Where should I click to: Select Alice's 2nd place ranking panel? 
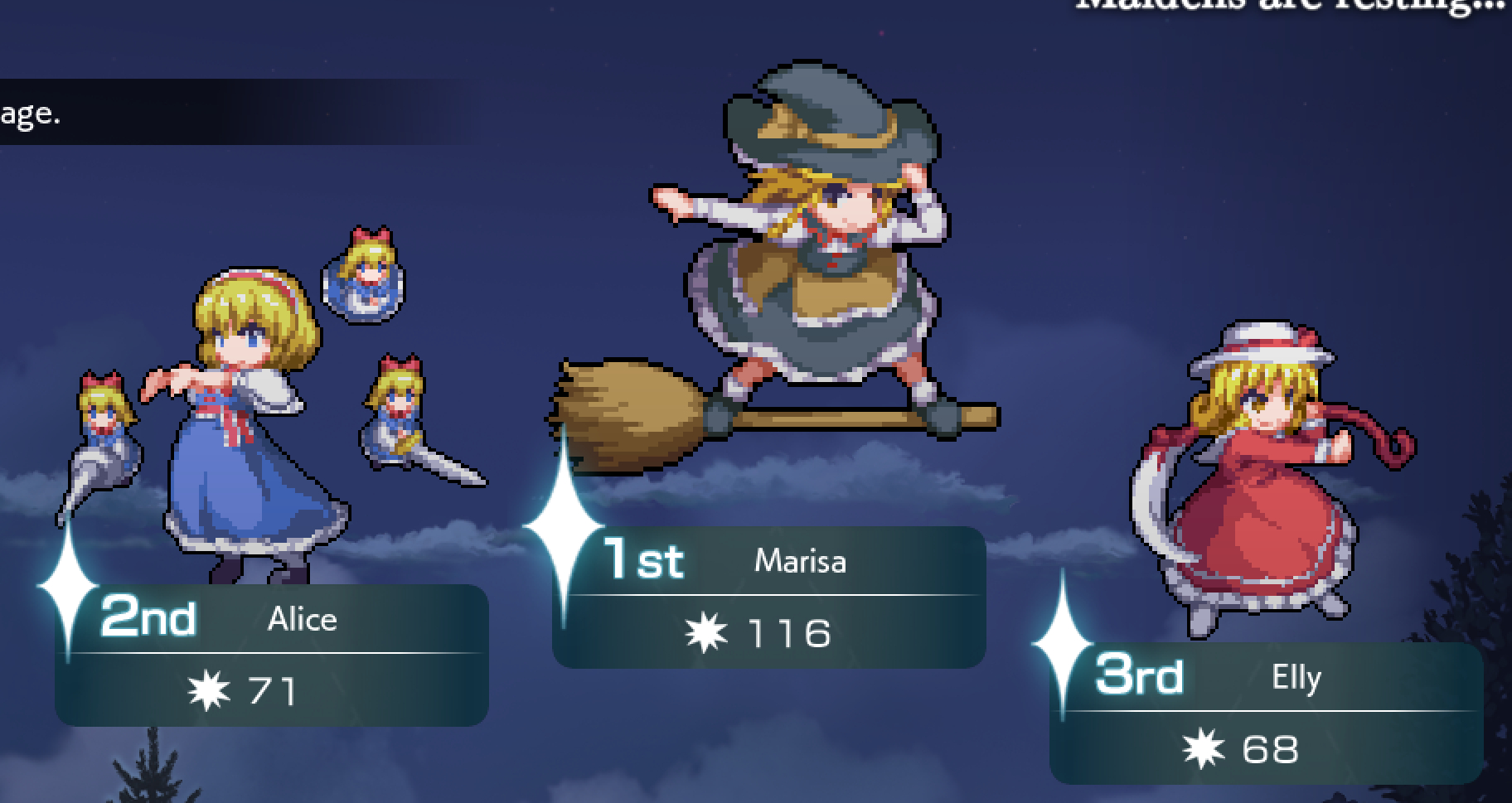click(x=272, y=655)
